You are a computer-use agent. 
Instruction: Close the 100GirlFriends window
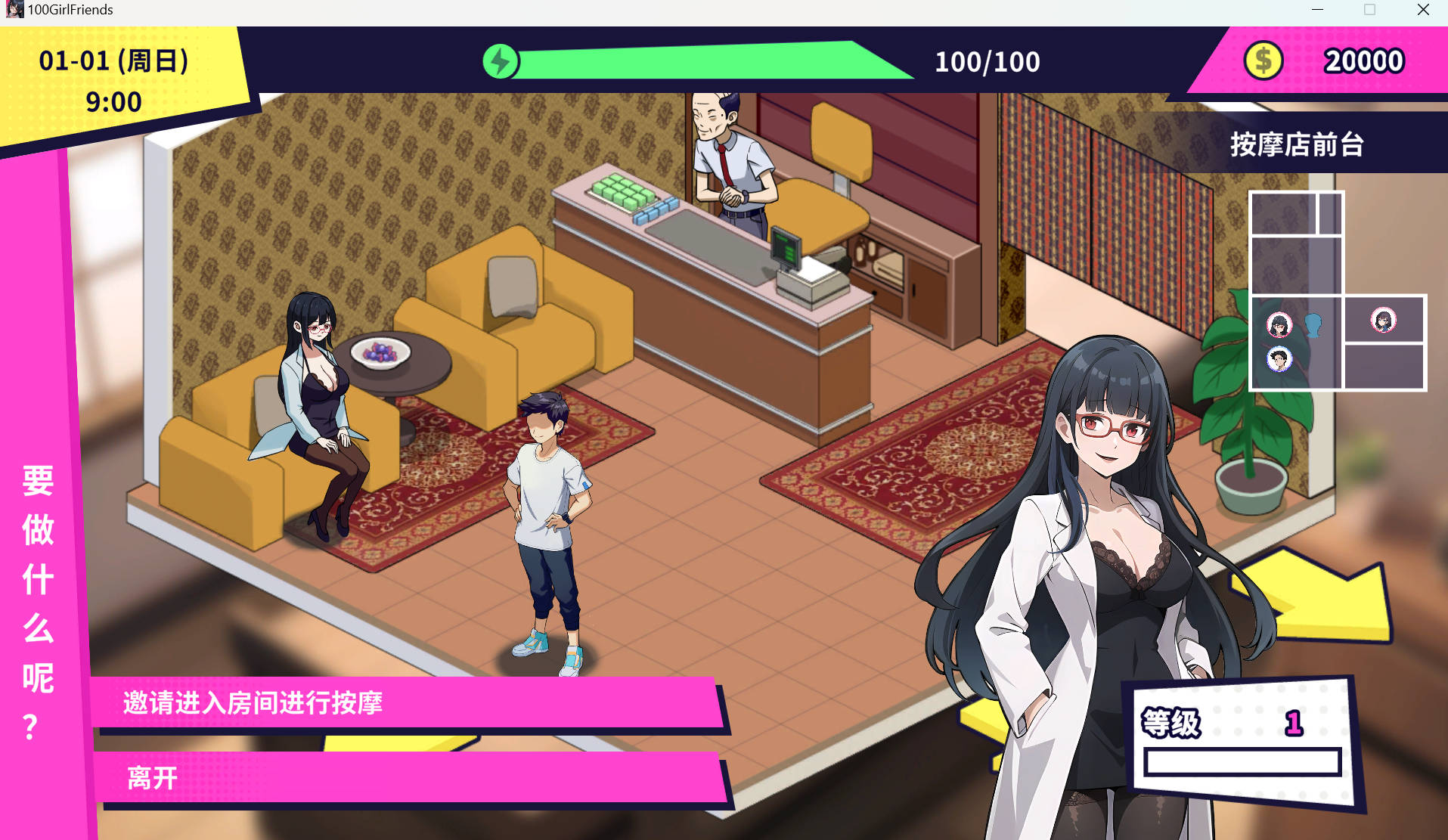(x=1423, y=10)
